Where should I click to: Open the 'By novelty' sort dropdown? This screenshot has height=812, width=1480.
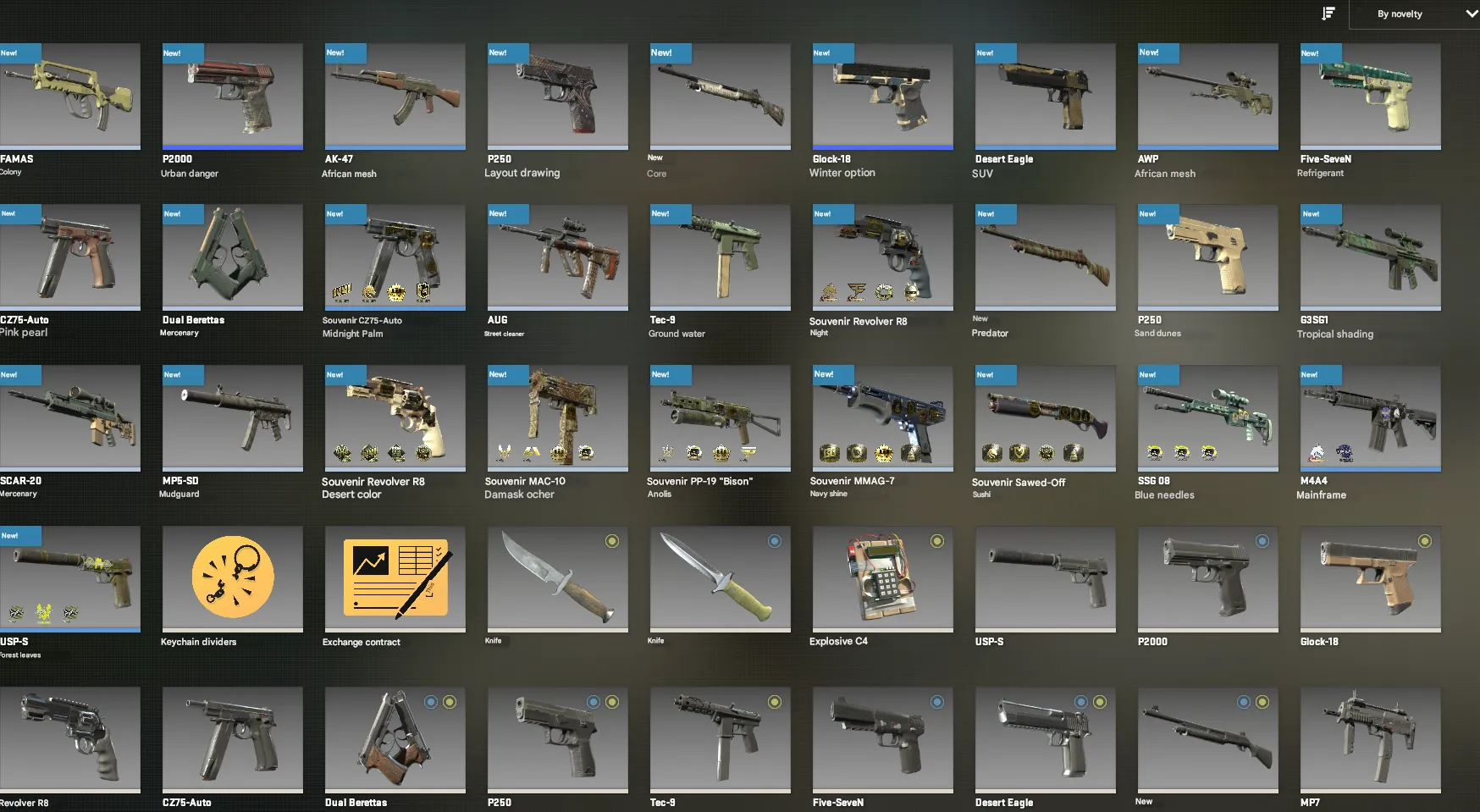click(1412, 14)
